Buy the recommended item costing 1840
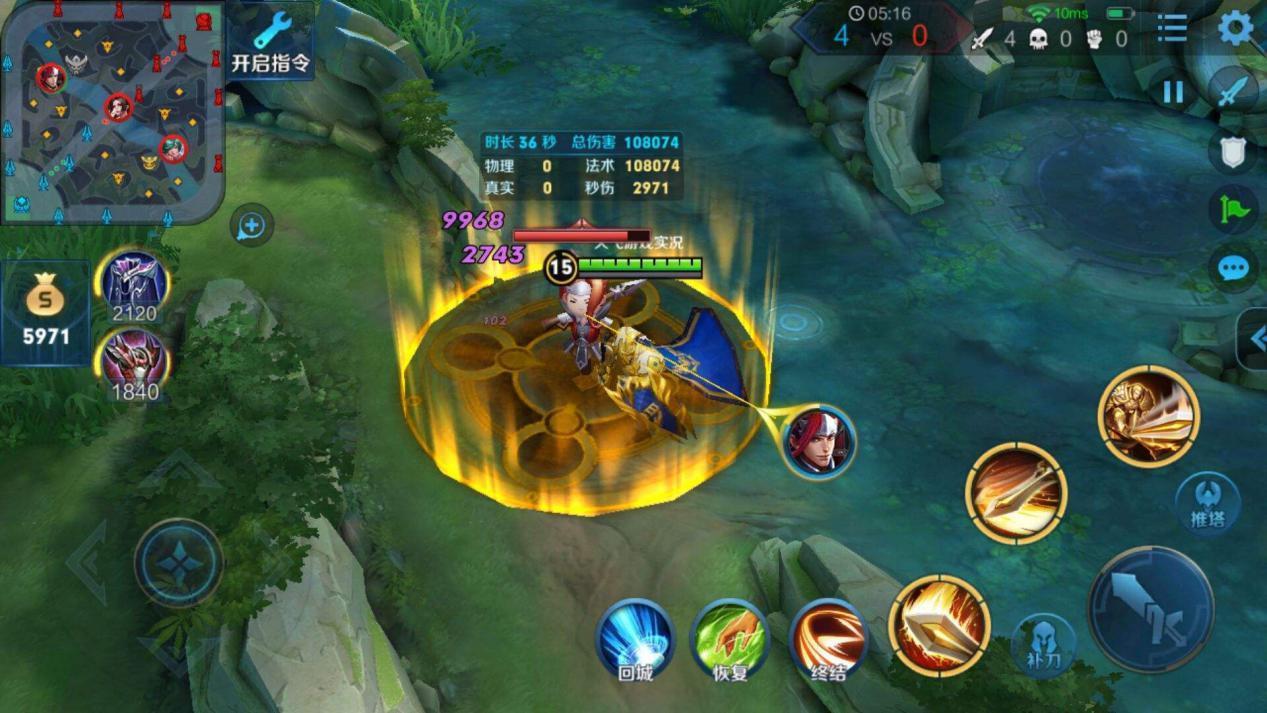Image resolution: width=1267 pixels, height=713 pixels. (134, 363)
